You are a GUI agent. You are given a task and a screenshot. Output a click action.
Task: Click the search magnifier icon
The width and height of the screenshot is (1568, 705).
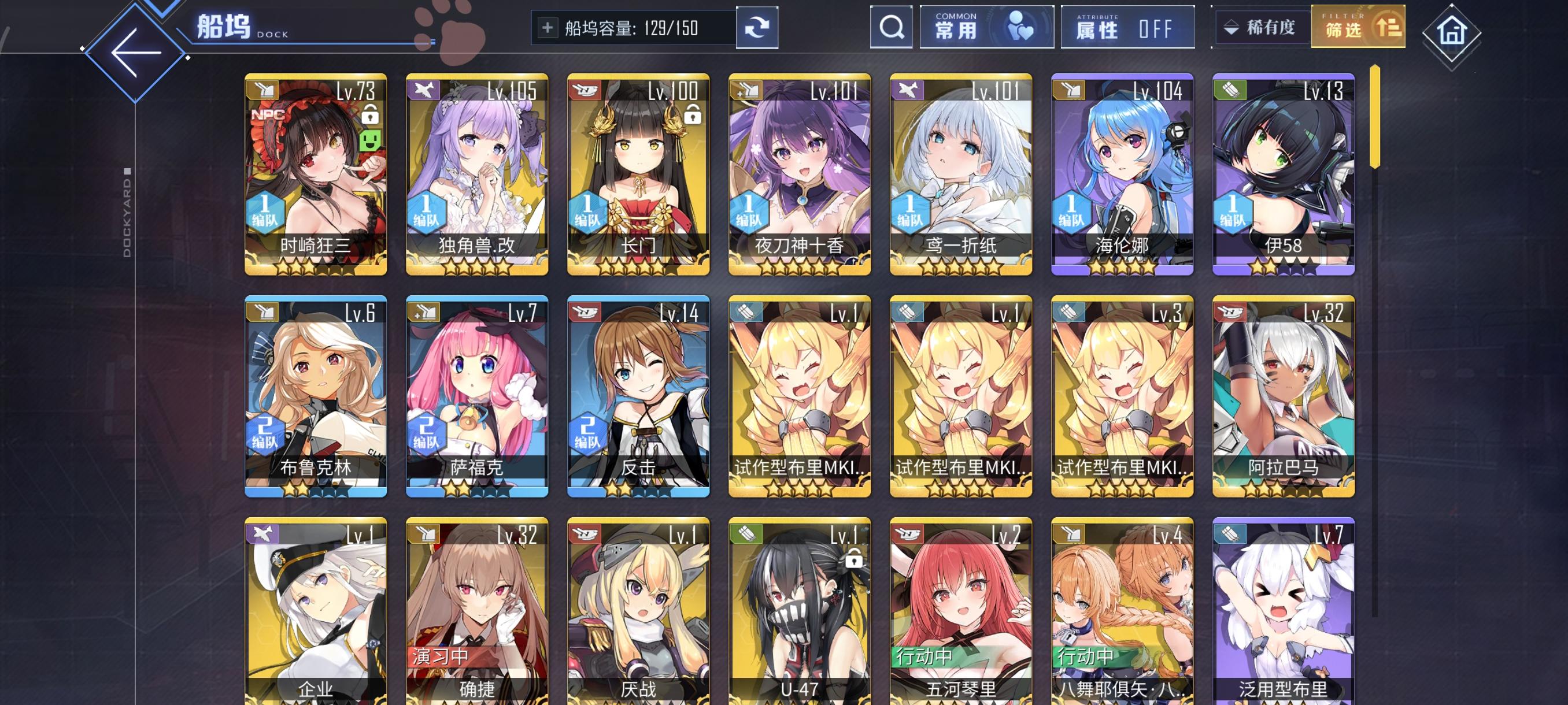(x=891, y=27)
